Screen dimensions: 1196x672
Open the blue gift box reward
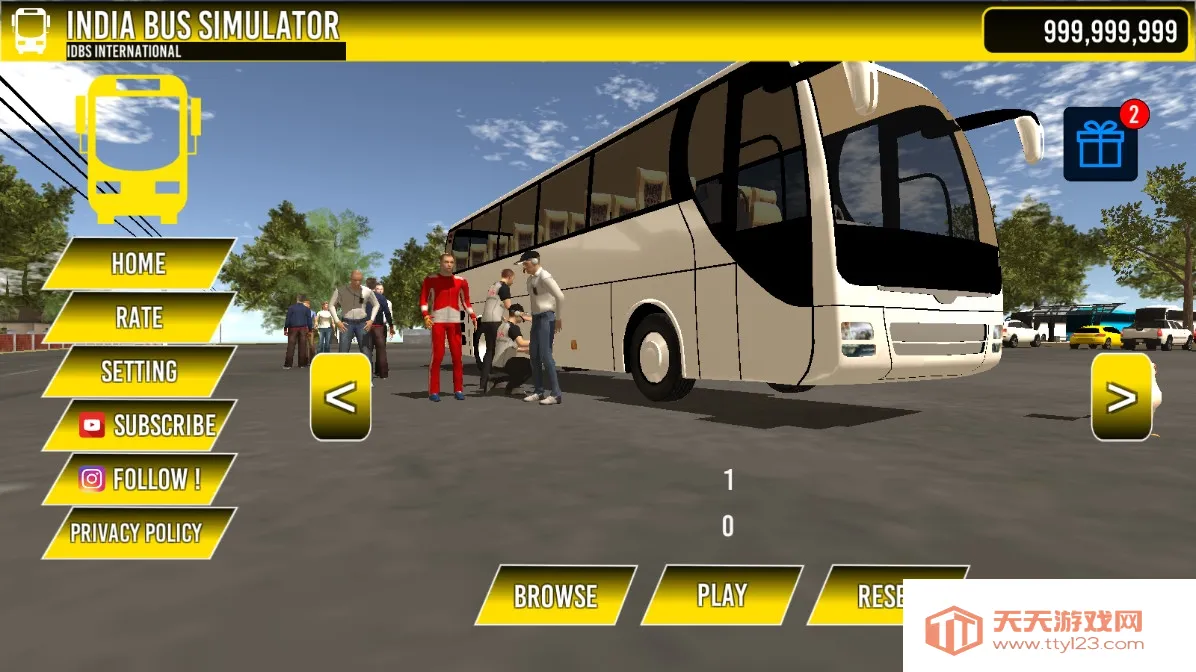pos(1100,146)
